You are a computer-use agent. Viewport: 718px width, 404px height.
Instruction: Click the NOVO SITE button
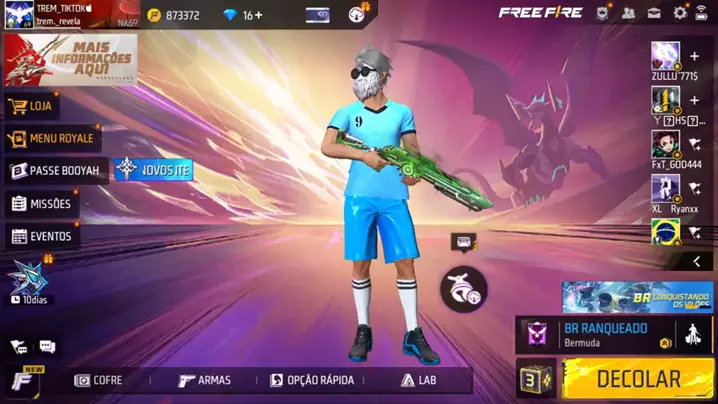coord(153,170)
